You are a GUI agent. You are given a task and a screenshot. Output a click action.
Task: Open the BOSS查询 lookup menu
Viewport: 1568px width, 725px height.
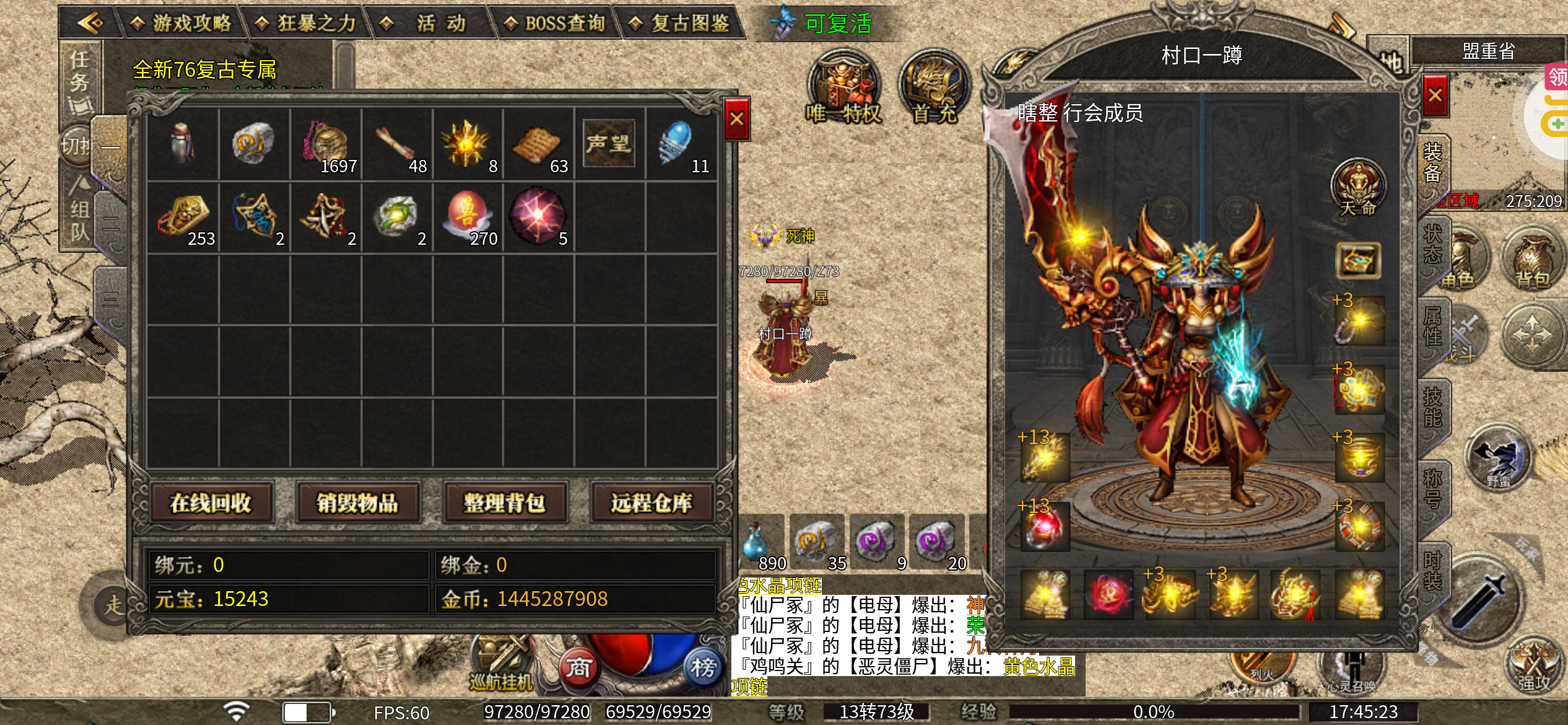[x=555, y=24]
